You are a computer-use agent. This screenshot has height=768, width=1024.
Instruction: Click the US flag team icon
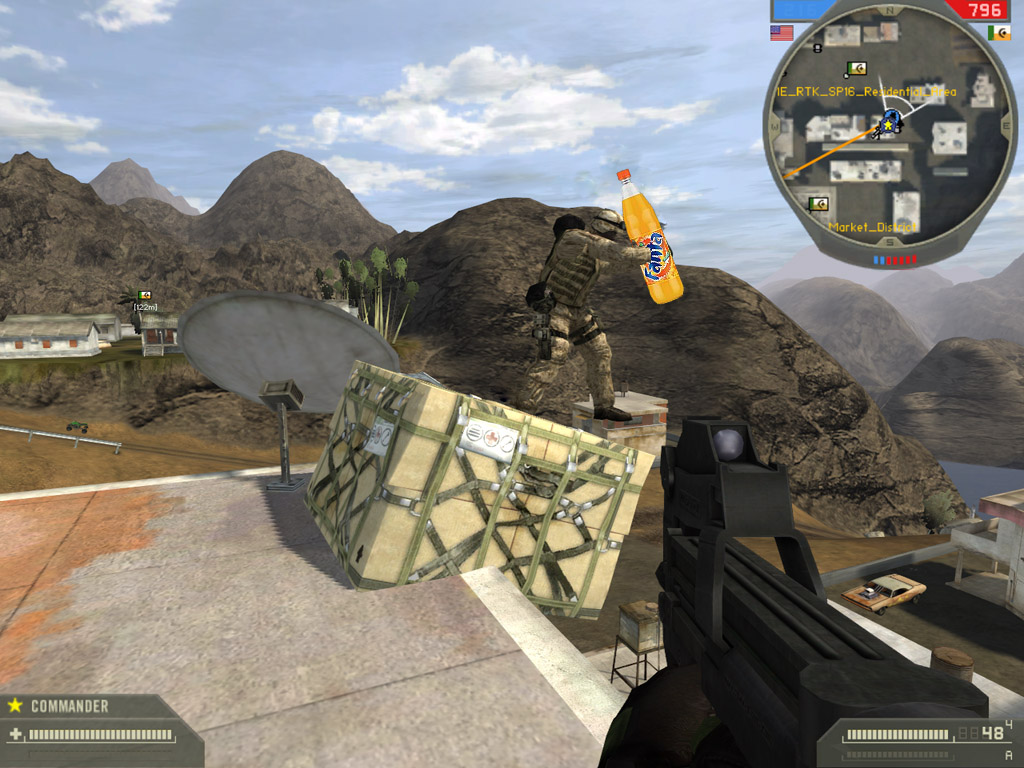point(781,33)
